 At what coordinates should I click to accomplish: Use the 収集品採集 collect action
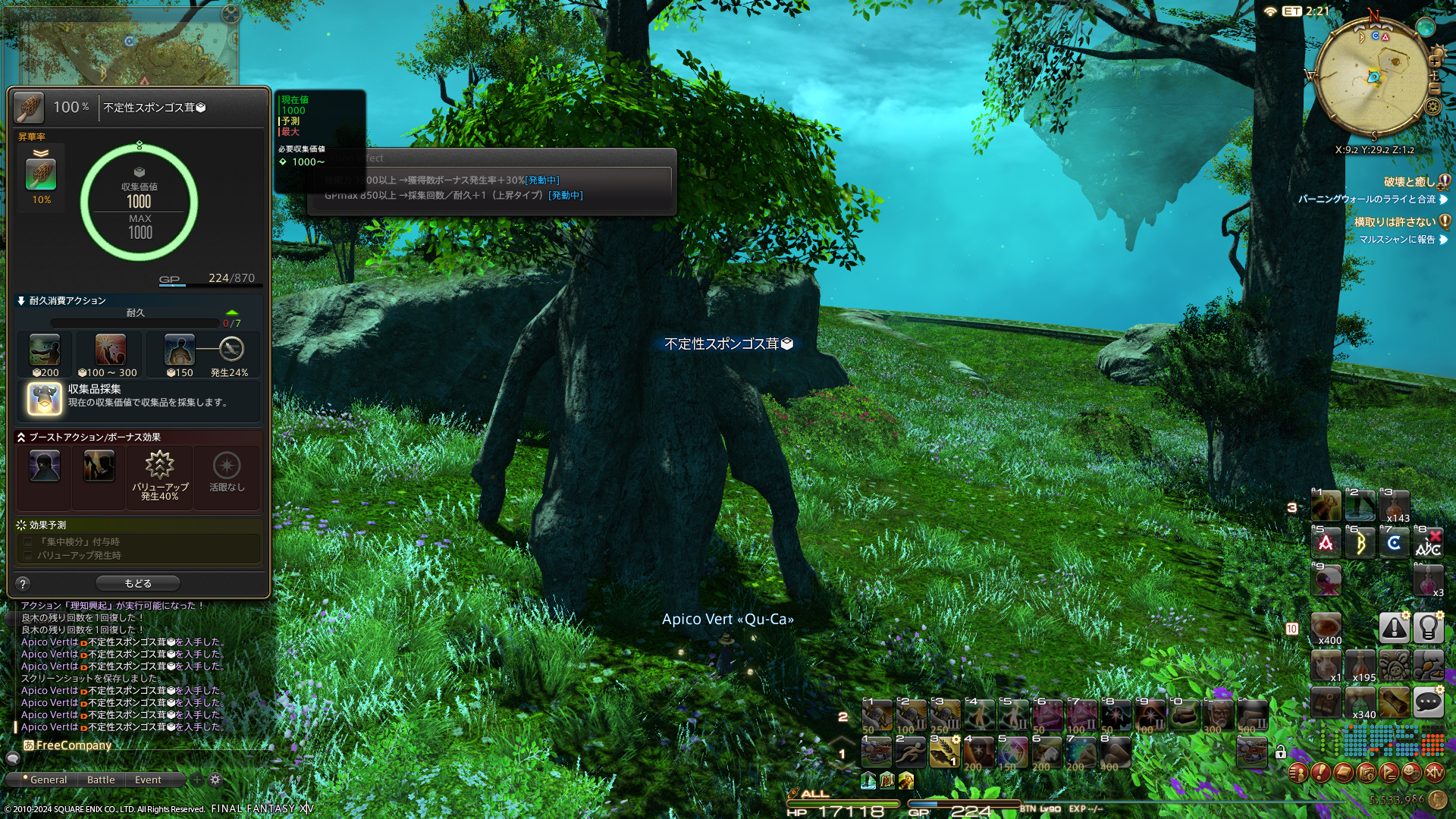(x=45, y=398)
